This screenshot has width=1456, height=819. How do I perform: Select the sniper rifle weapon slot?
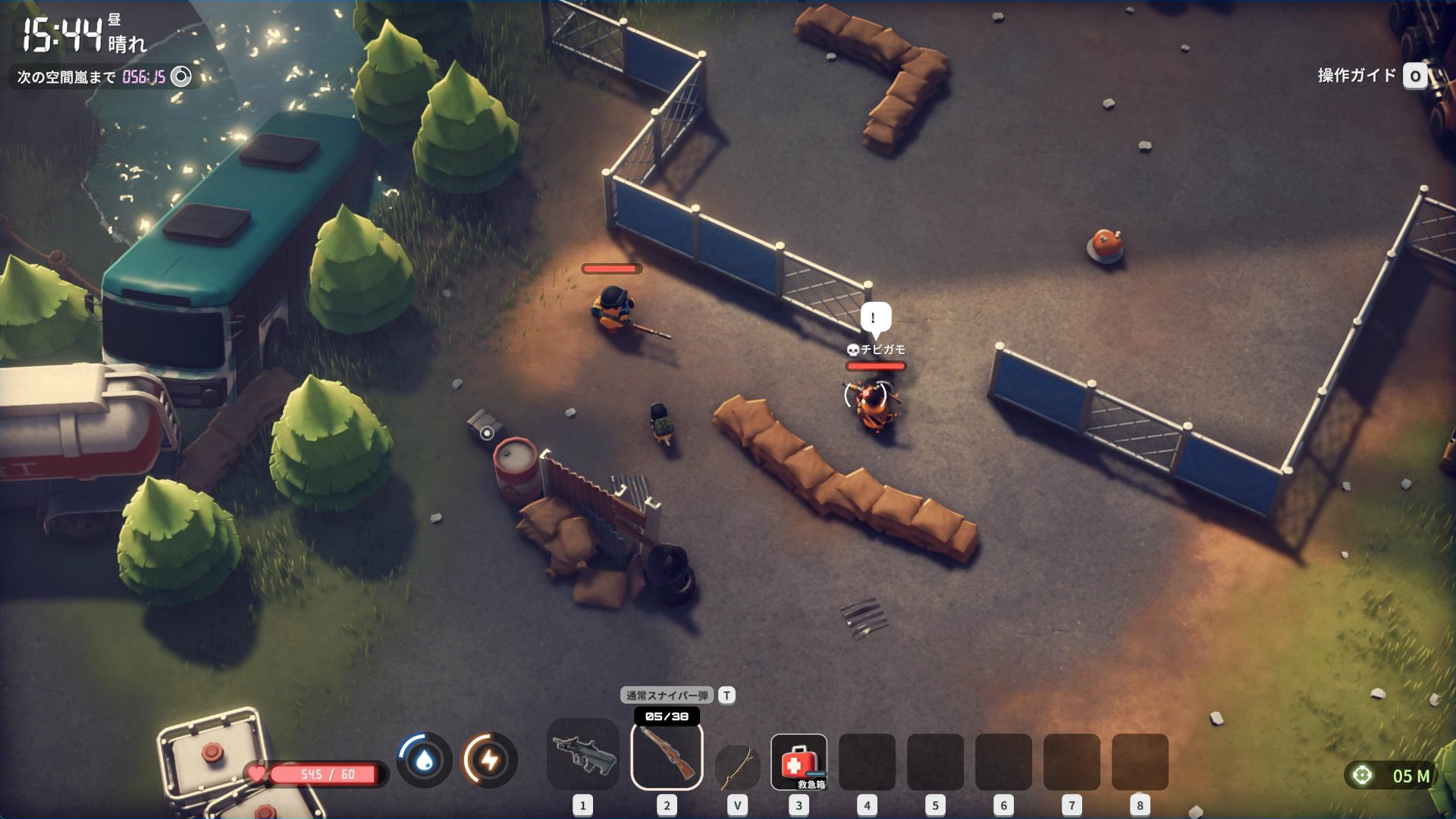coord(667,756)
